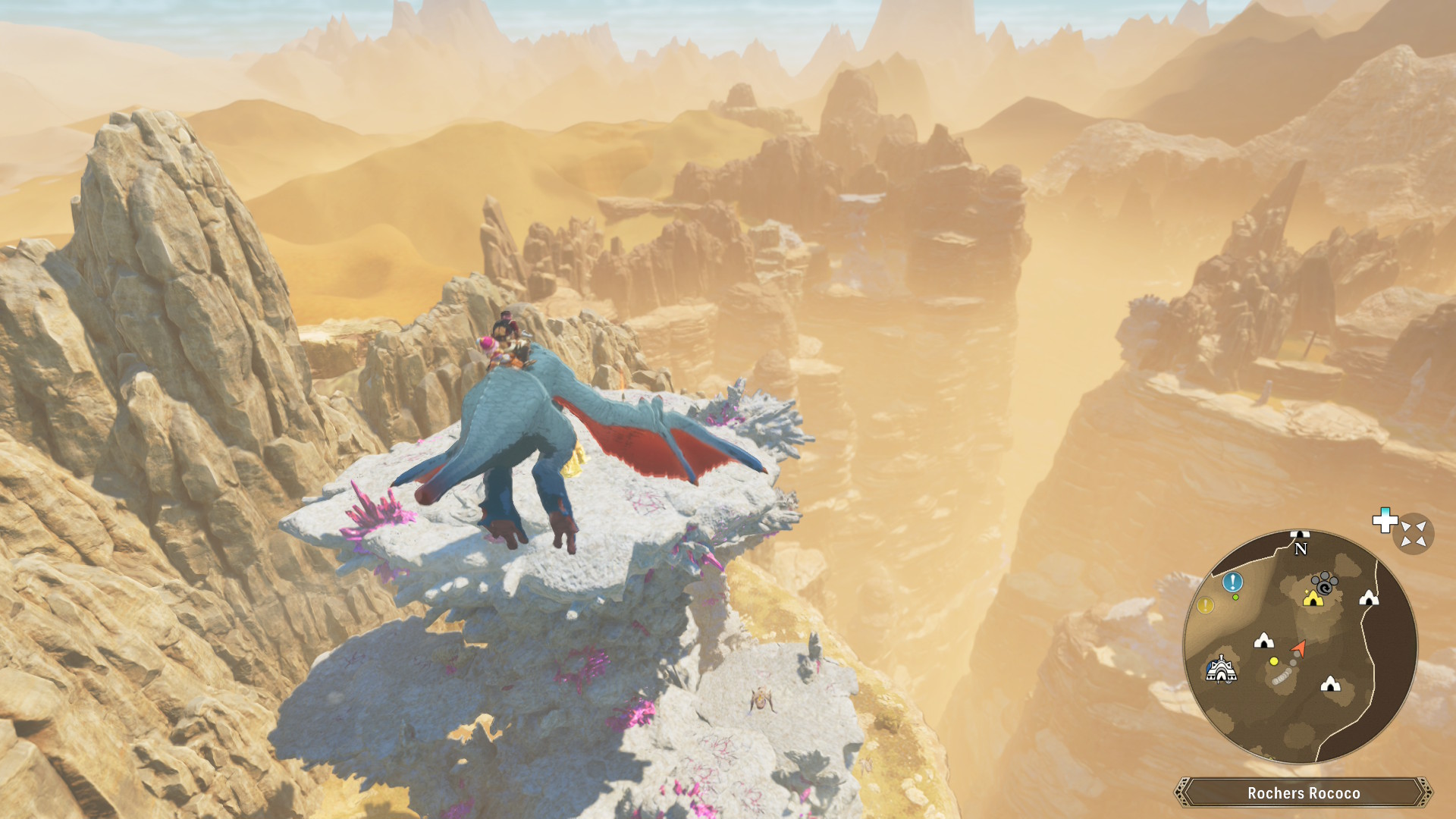Expand the minimap with the four-arrow icon
The height and width of the screenshot is (819, 1456).
pyautogui.click(x=1414, y=533)
